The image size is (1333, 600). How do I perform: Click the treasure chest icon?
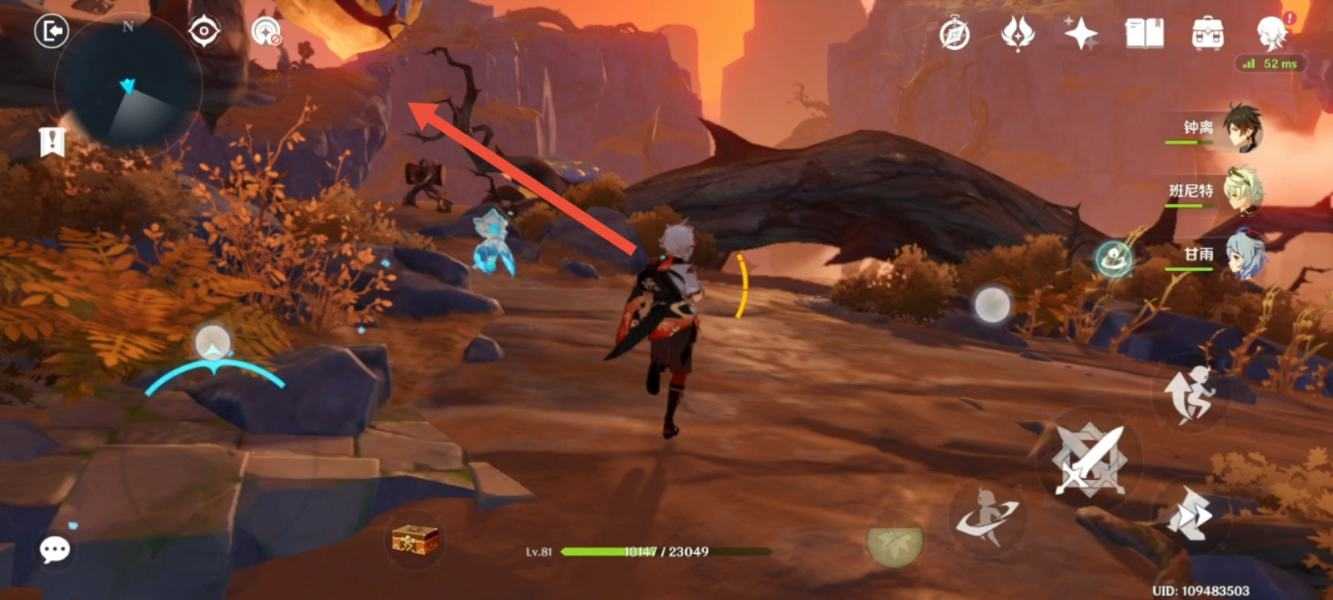415,540
